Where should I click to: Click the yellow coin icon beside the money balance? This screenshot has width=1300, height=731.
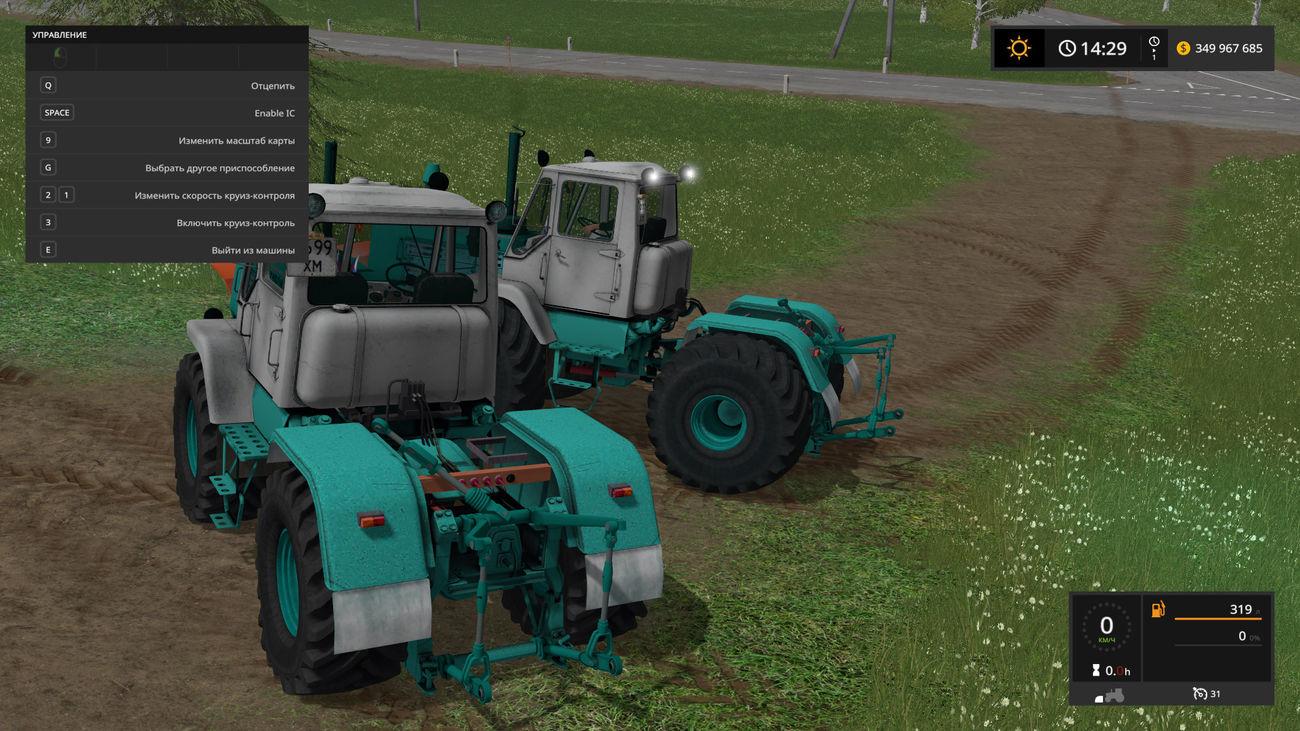[x=1183, y=47]
